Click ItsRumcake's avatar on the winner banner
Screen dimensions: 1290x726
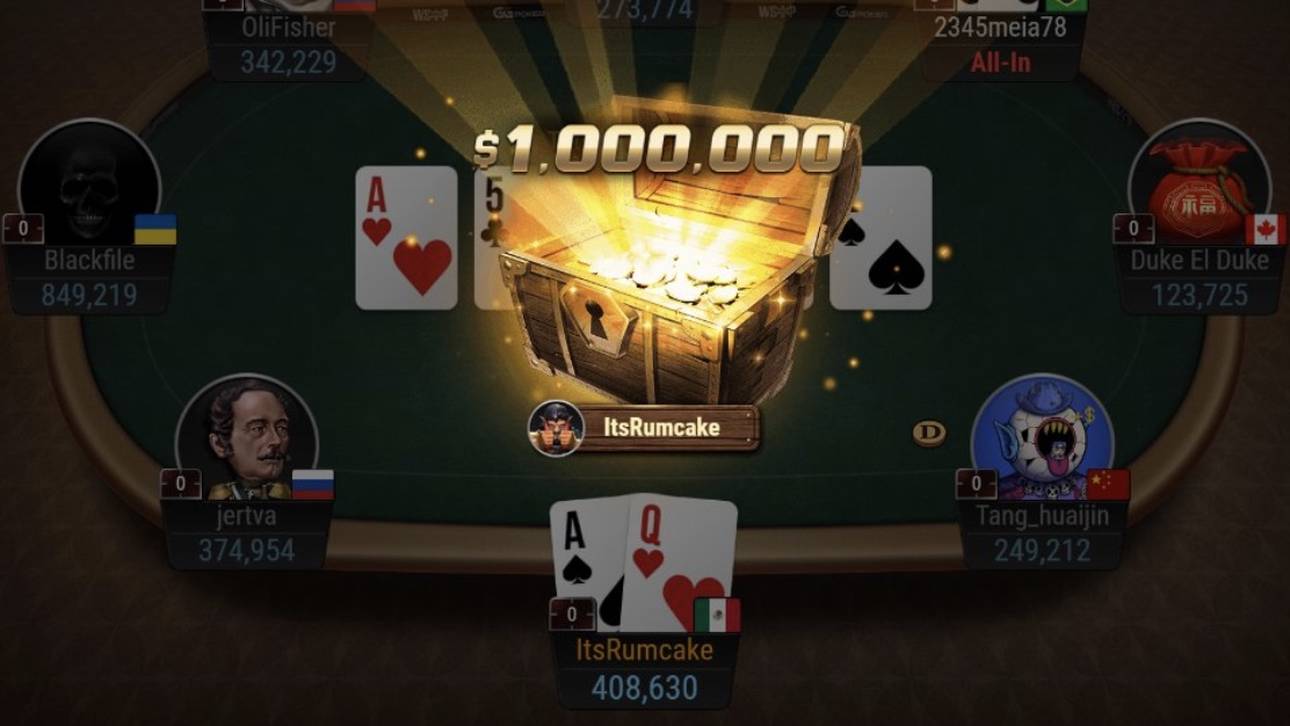(554, 426)
